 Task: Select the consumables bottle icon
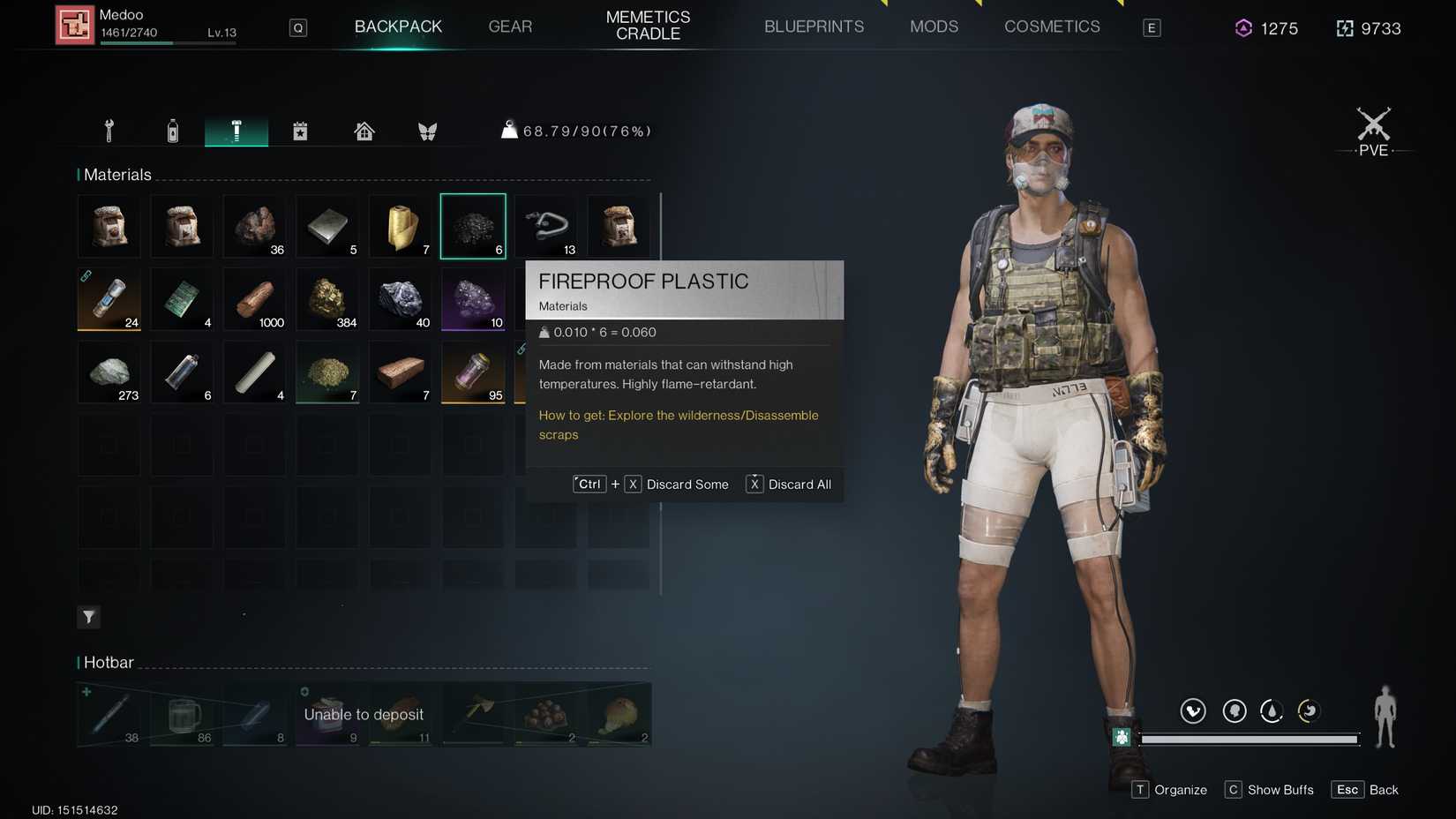pos(172,130)
